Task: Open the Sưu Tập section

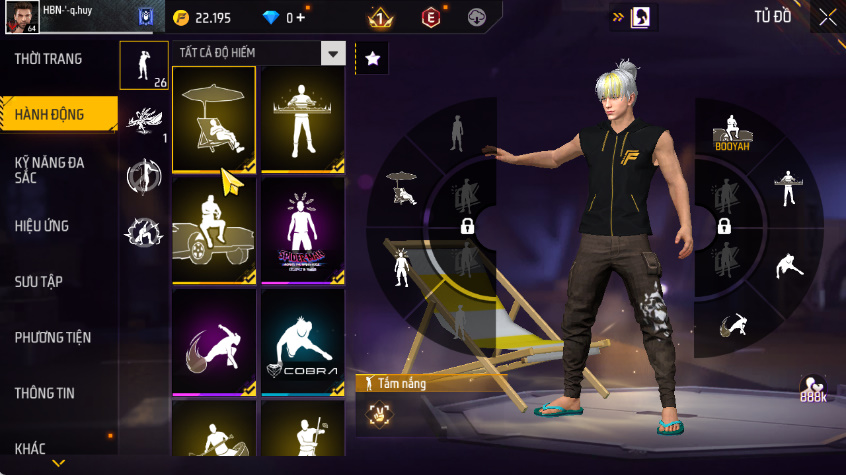Action: pos(39,281)
